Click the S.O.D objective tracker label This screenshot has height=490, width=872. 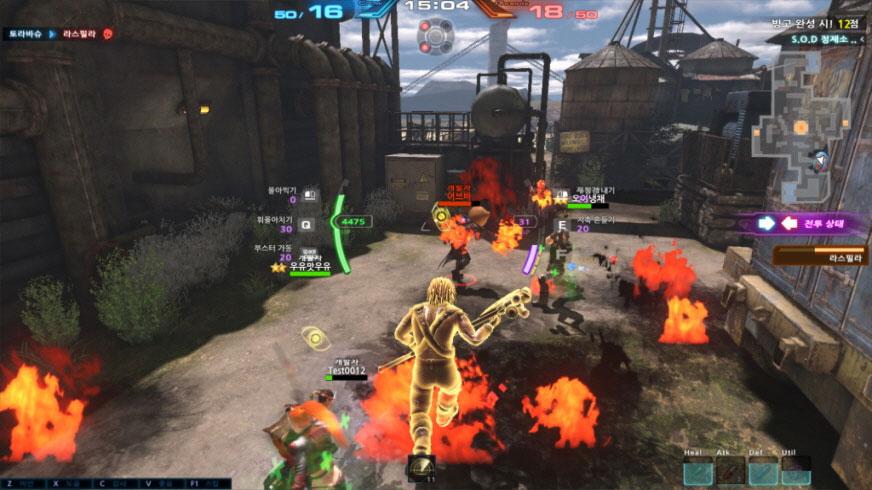coord(812,39)
